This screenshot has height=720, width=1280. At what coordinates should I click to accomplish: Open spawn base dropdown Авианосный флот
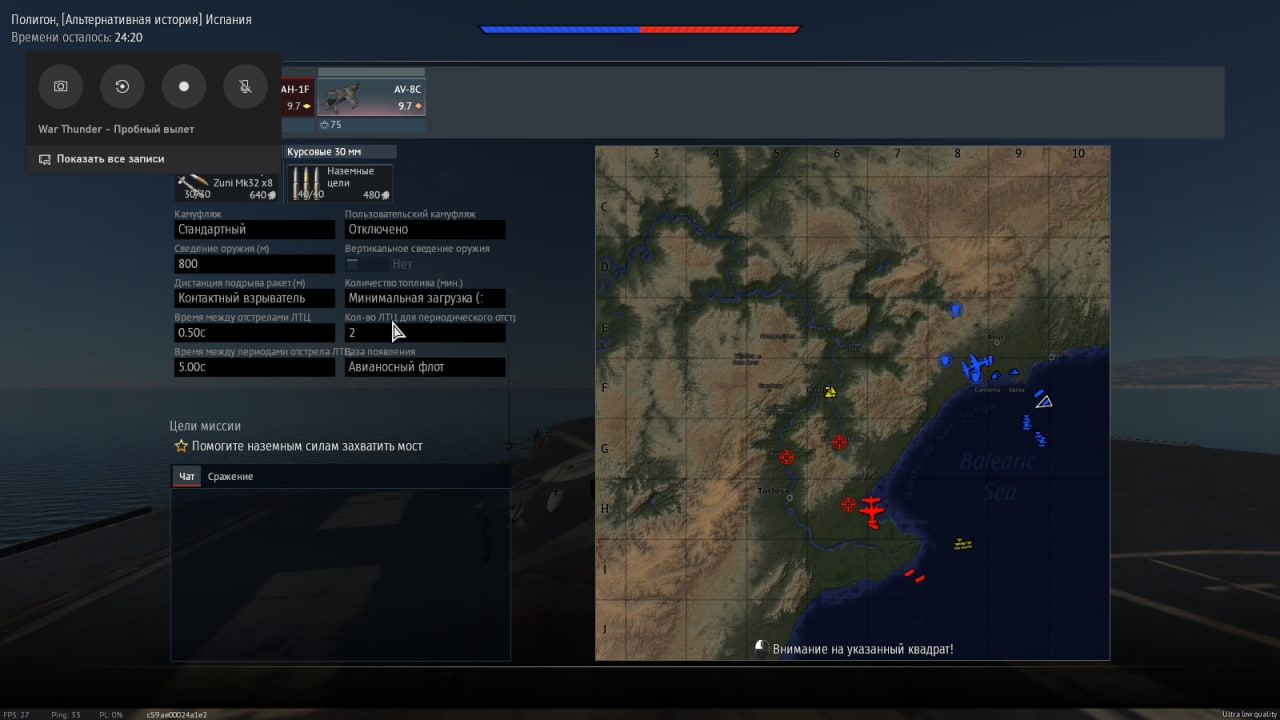[424, 367]
